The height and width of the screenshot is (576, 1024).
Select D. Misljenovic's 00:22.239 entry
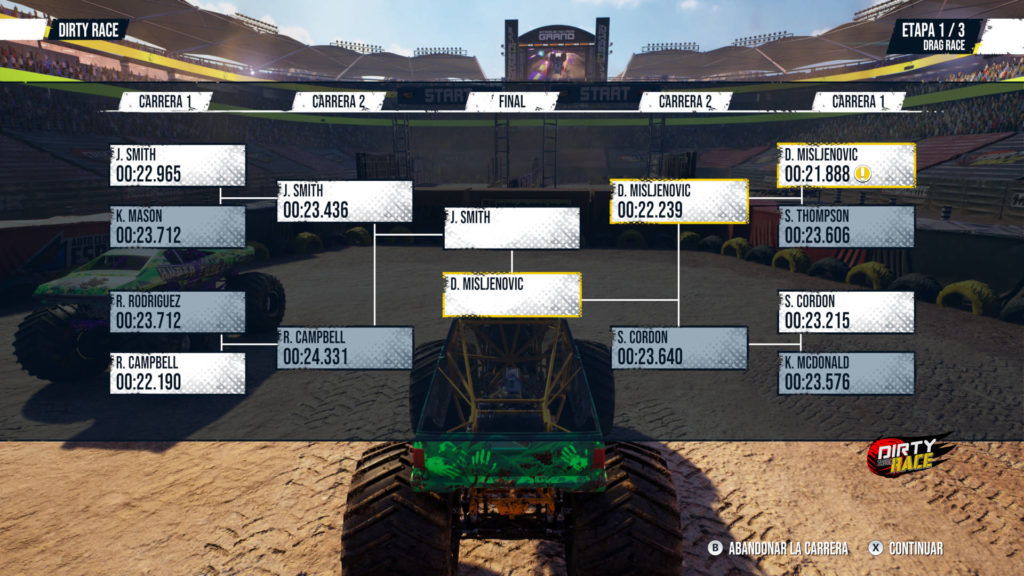[679, 201]
